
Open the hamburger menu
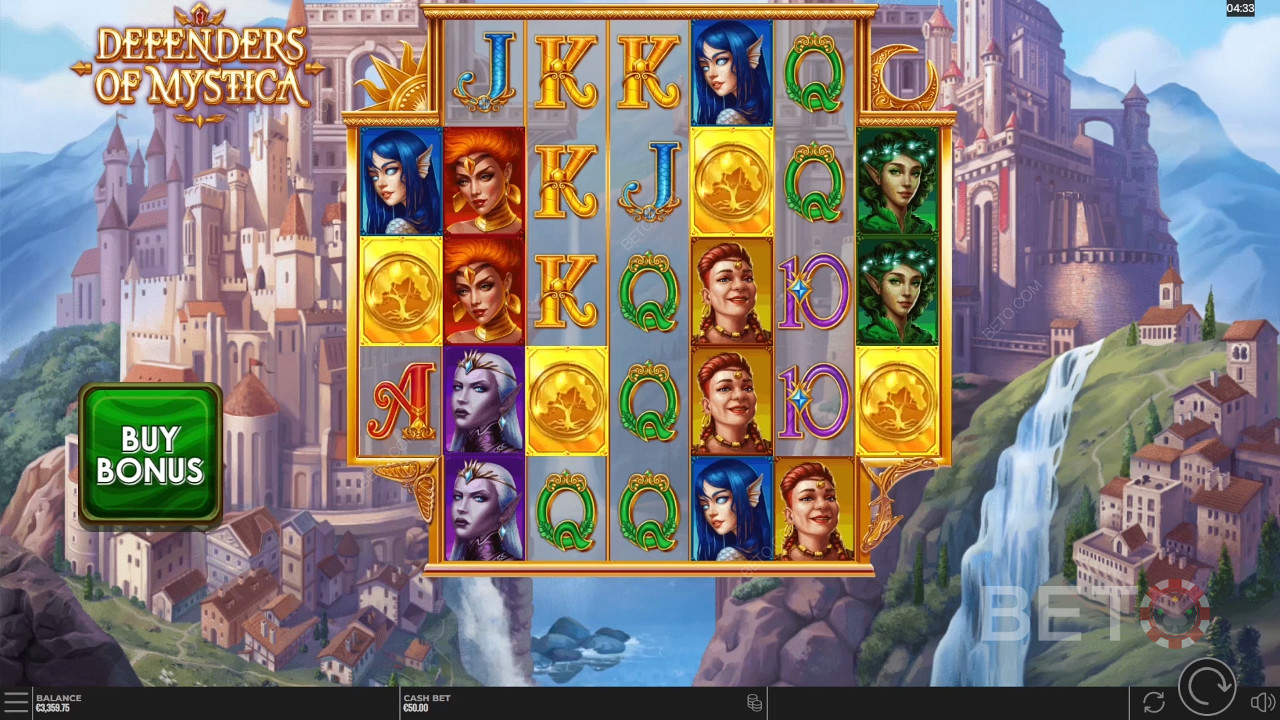pyautogui.click(x=16, y=702)
